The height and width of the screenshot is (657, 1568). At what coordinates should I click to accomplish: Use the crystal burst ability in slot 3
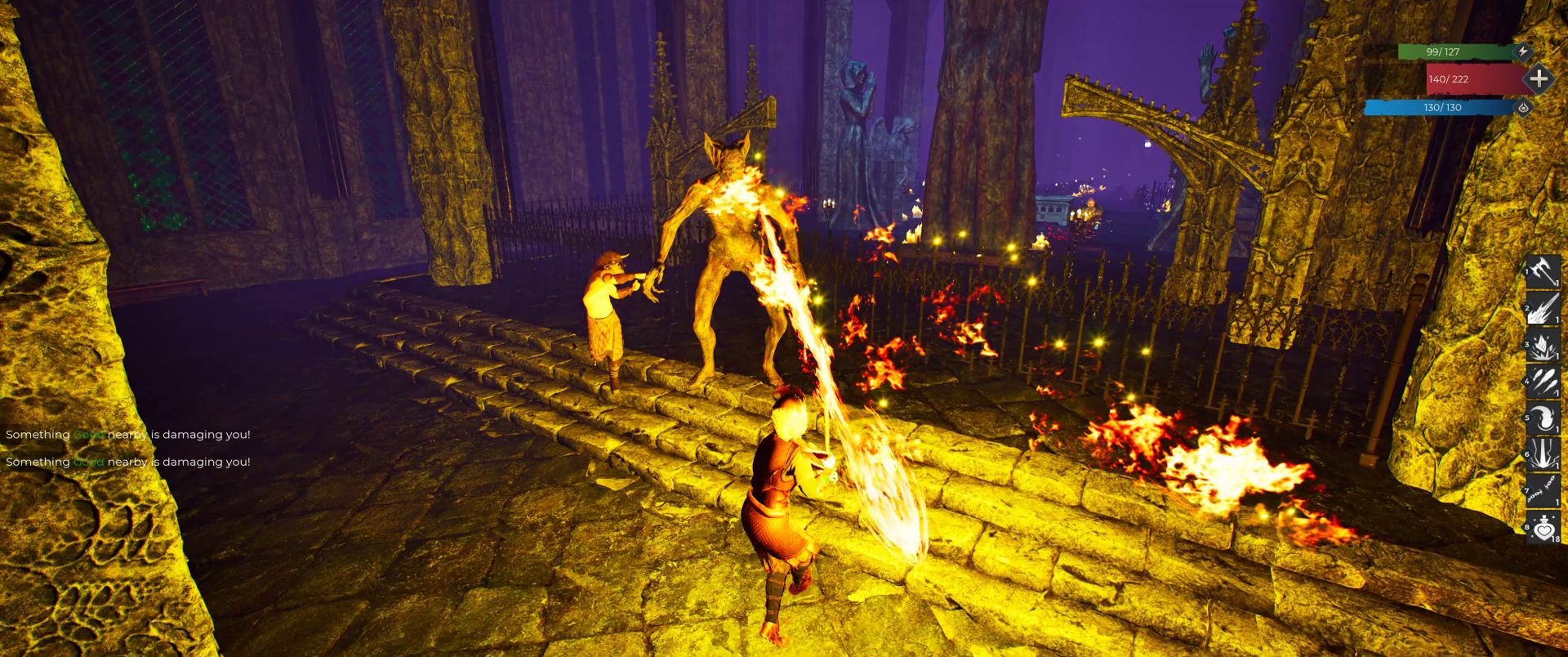pyautogui.click(x=1543, y=345)
